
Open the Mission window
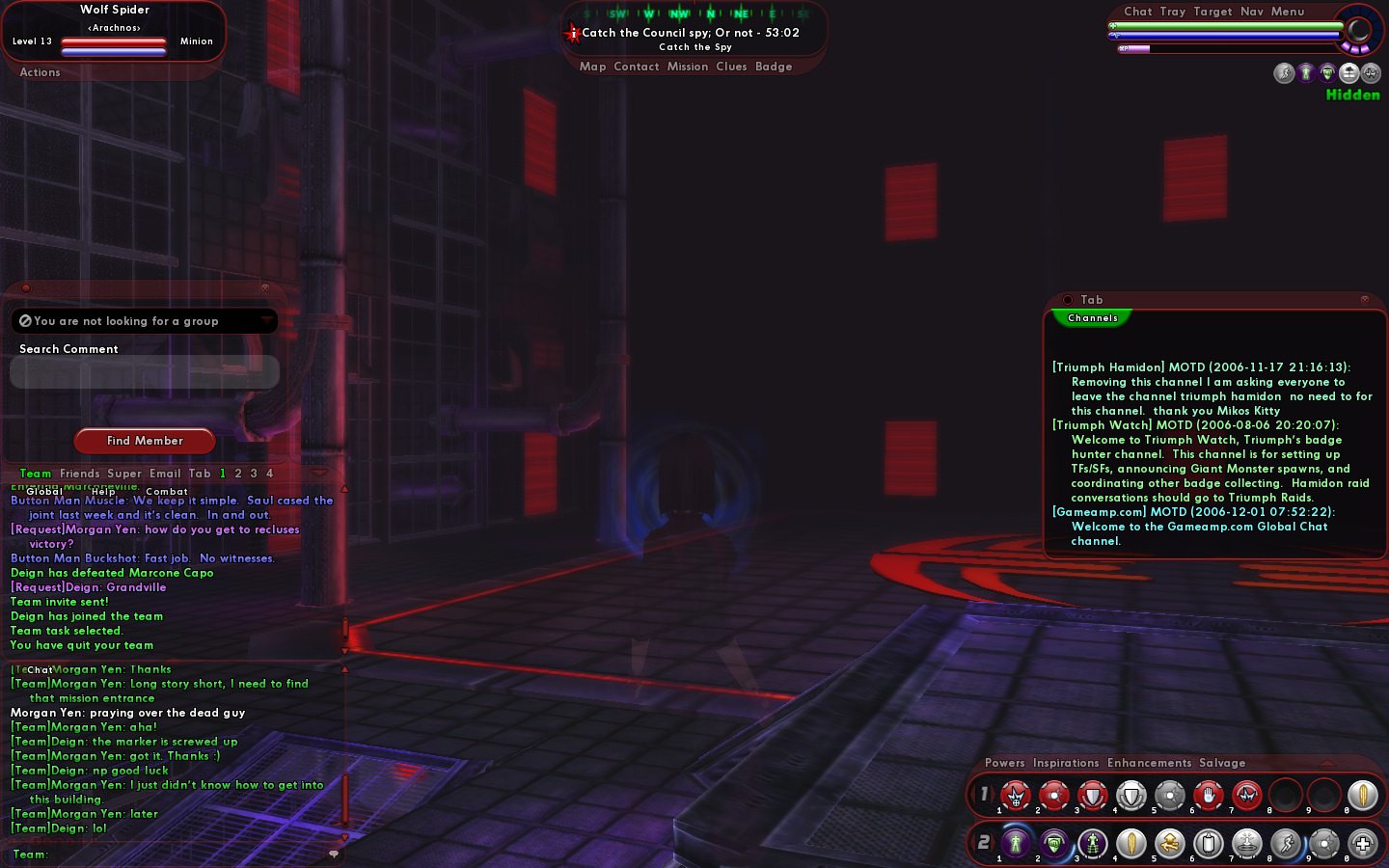(687, 67)
